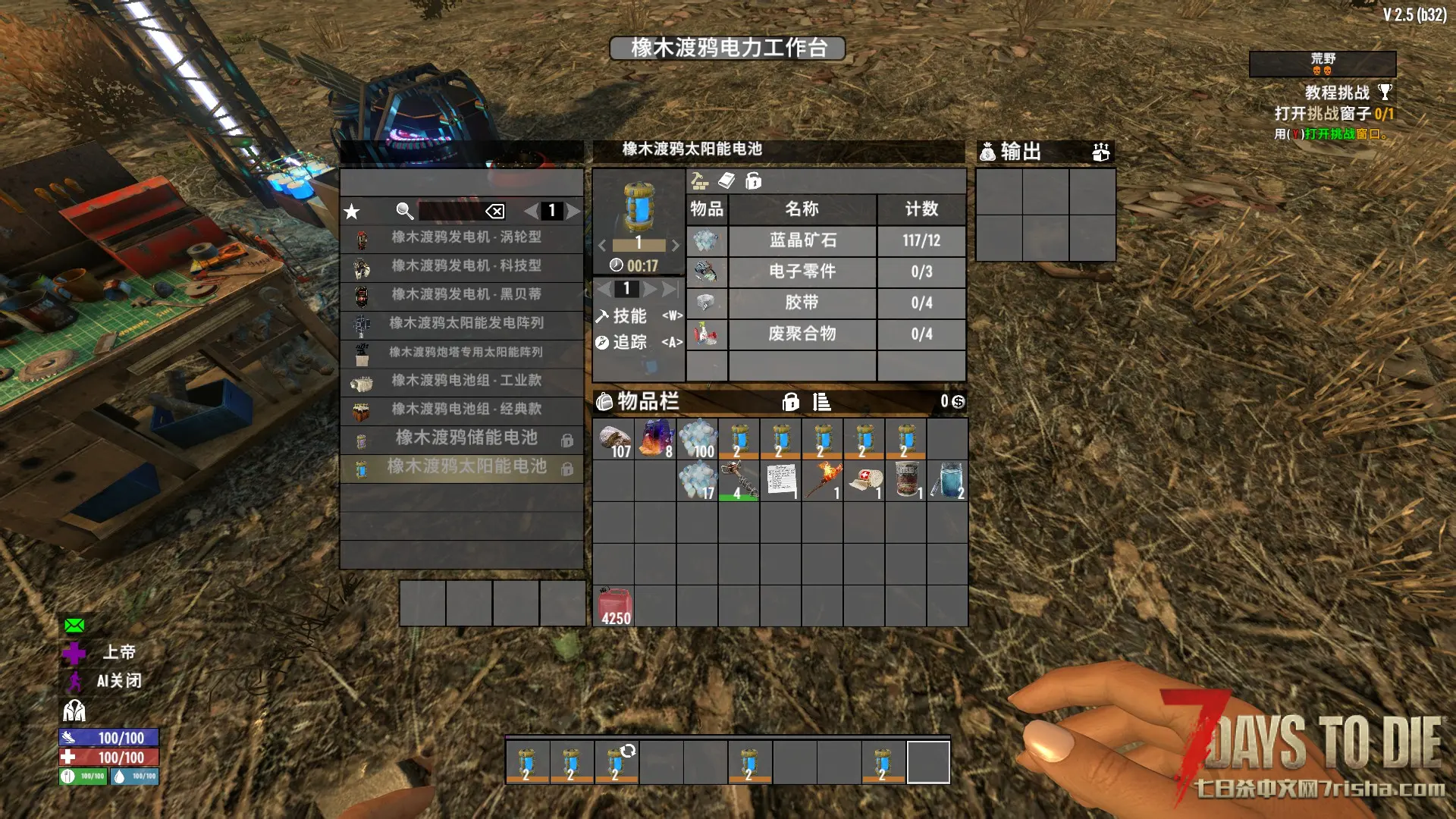This screenshot has width=1456, height=819.
Task: Go to the next recipe list page
Action: point(574,212)
